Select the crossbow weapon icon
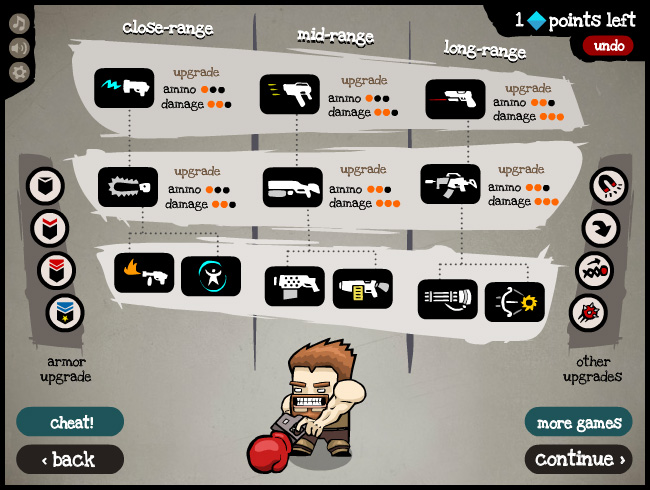 click(515, 301)
